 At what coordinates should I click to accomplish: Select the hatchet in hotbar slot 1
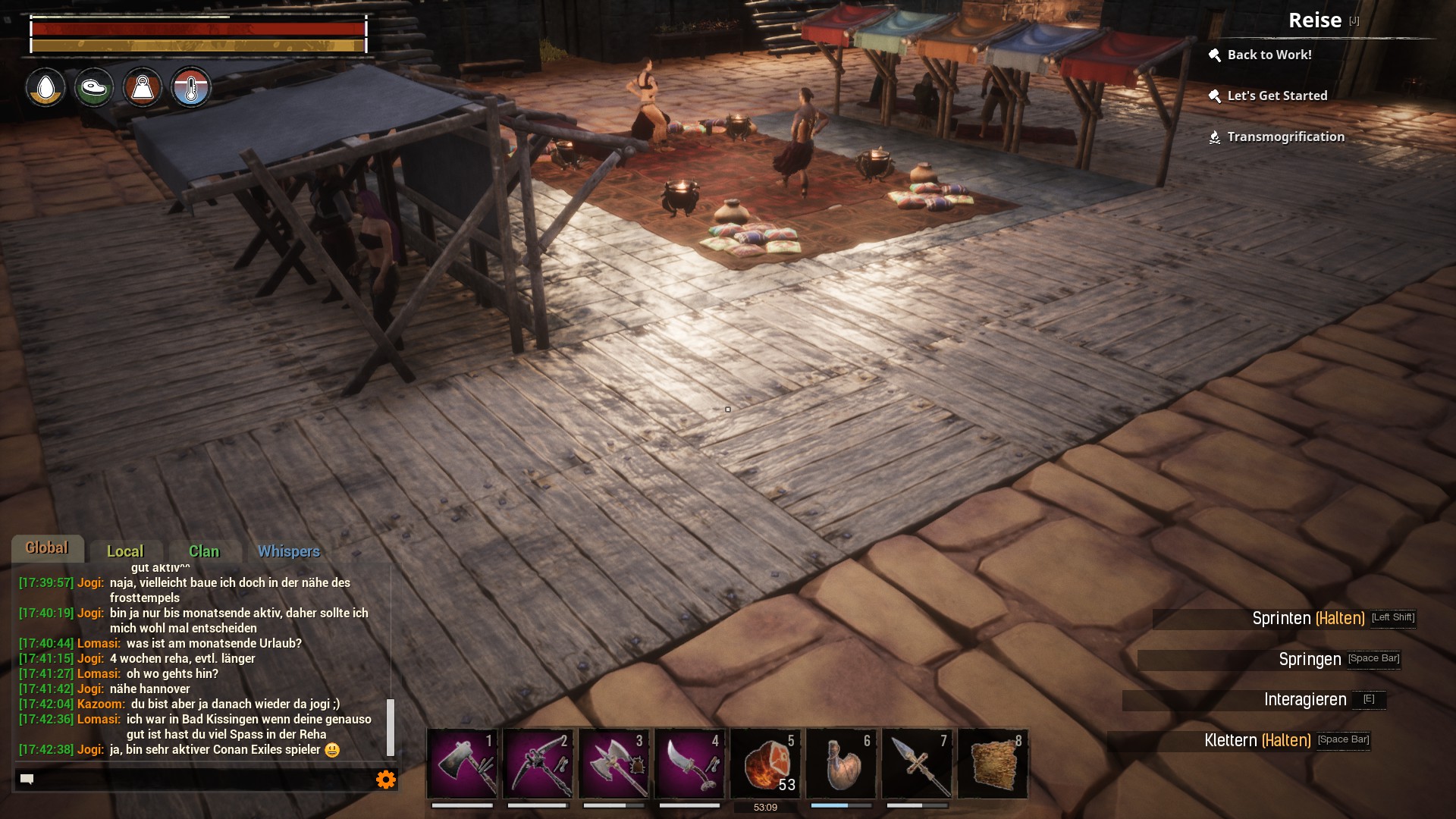point(463,764)
